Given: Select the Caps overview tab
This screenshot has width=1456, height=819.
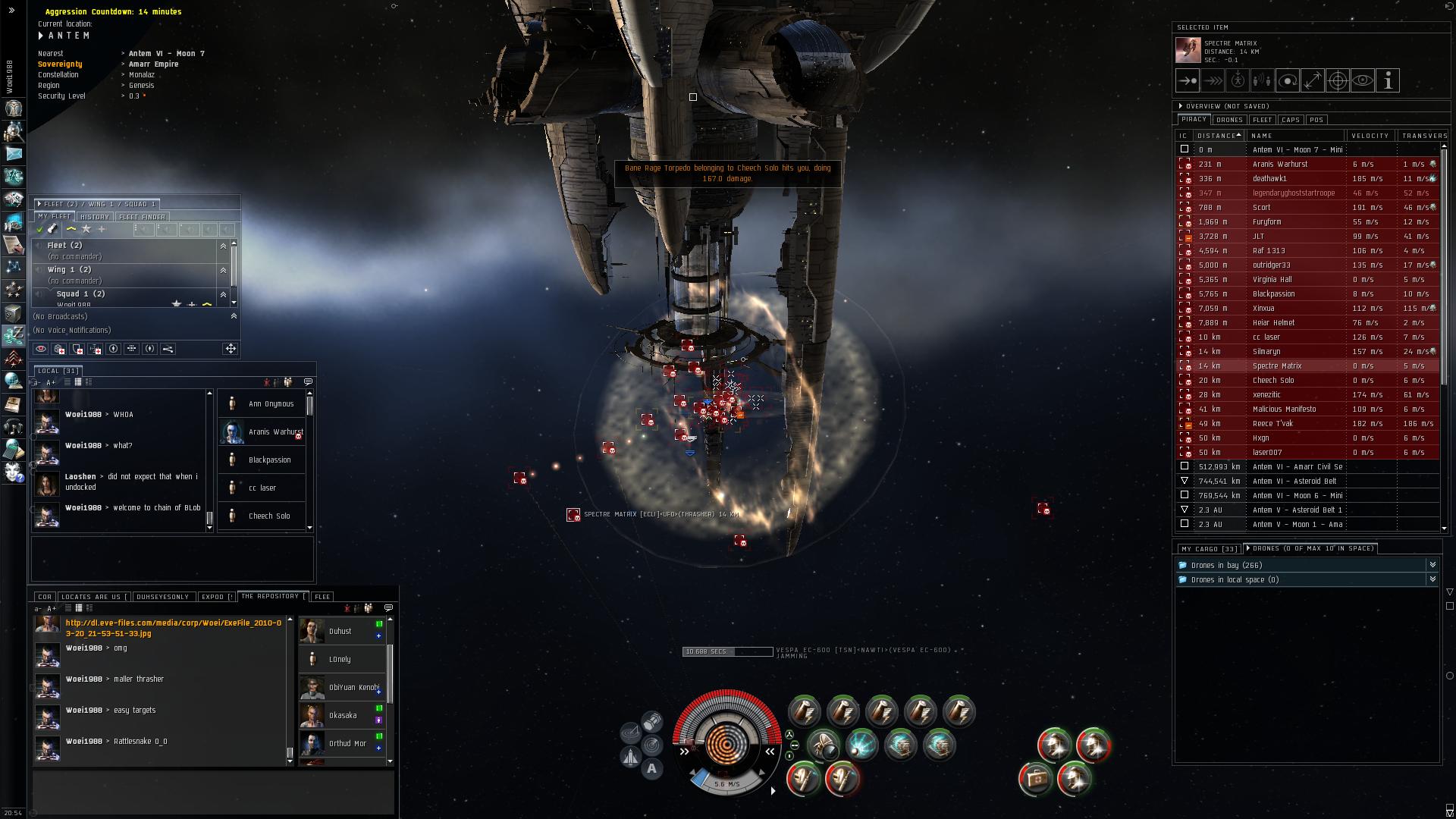Looking at the screenshot, I should 1291,120.
